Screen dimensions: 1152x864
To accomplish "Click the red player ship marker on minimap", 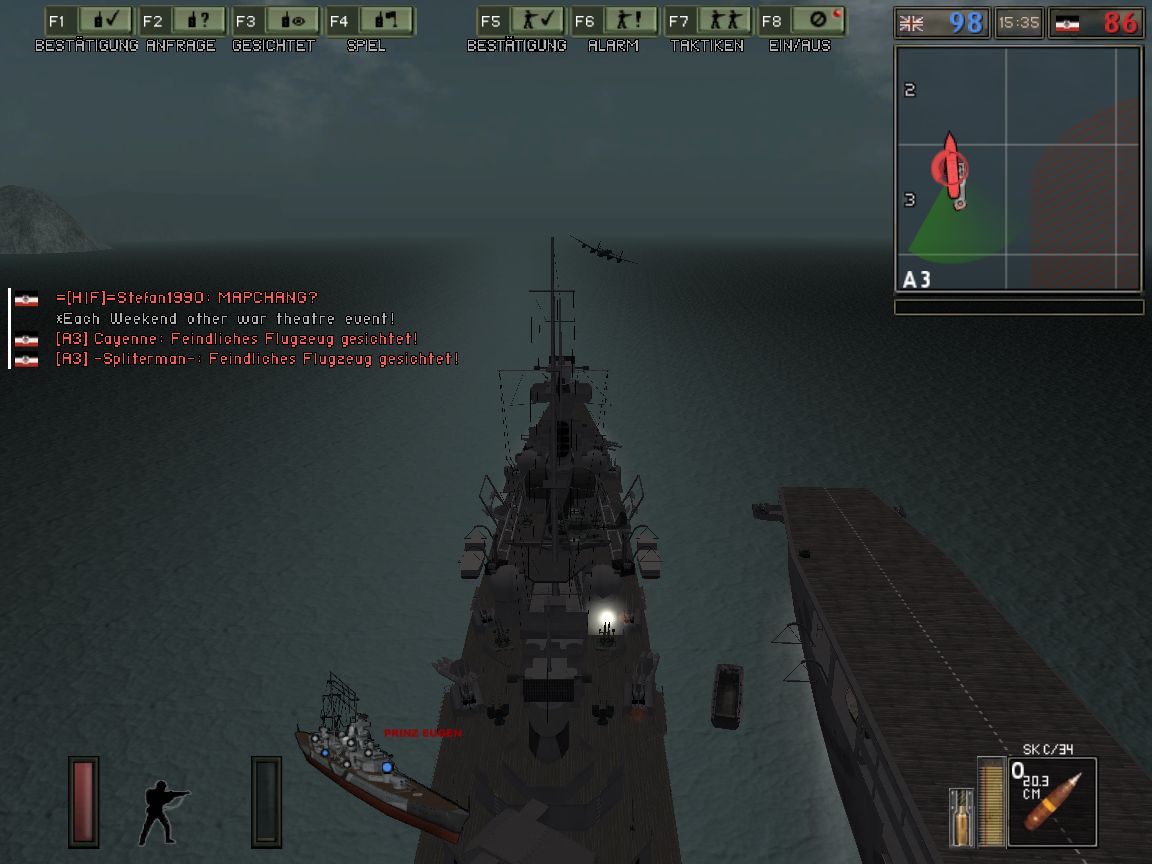I will [x=951, y=166].
